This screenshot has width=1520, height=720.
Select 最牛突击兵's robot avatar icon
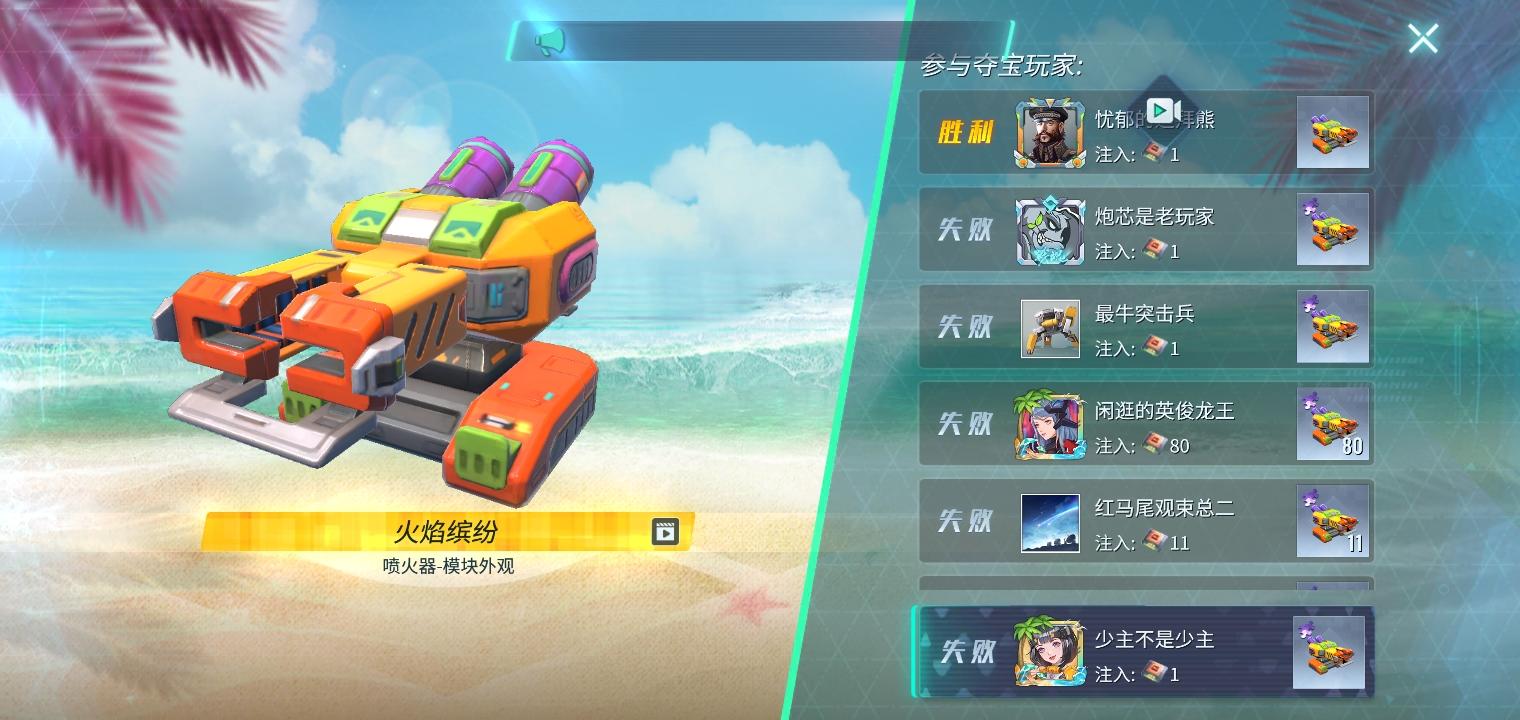(1049, 327)
